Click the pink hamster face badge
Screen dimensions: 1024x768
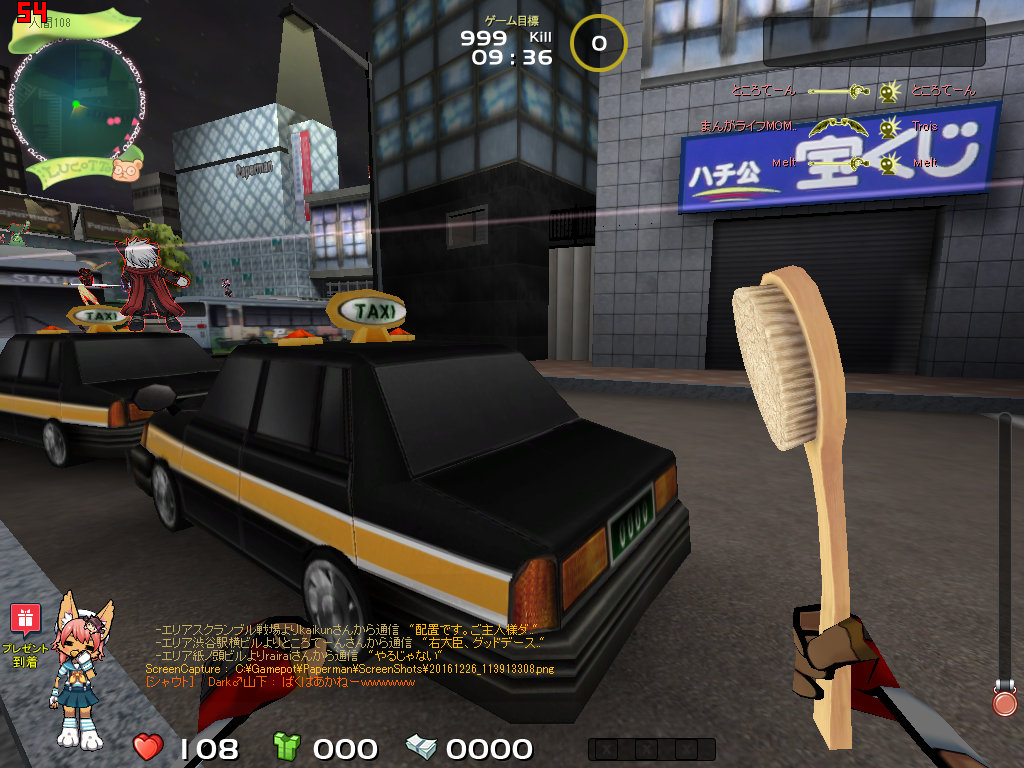coord(126,169)
